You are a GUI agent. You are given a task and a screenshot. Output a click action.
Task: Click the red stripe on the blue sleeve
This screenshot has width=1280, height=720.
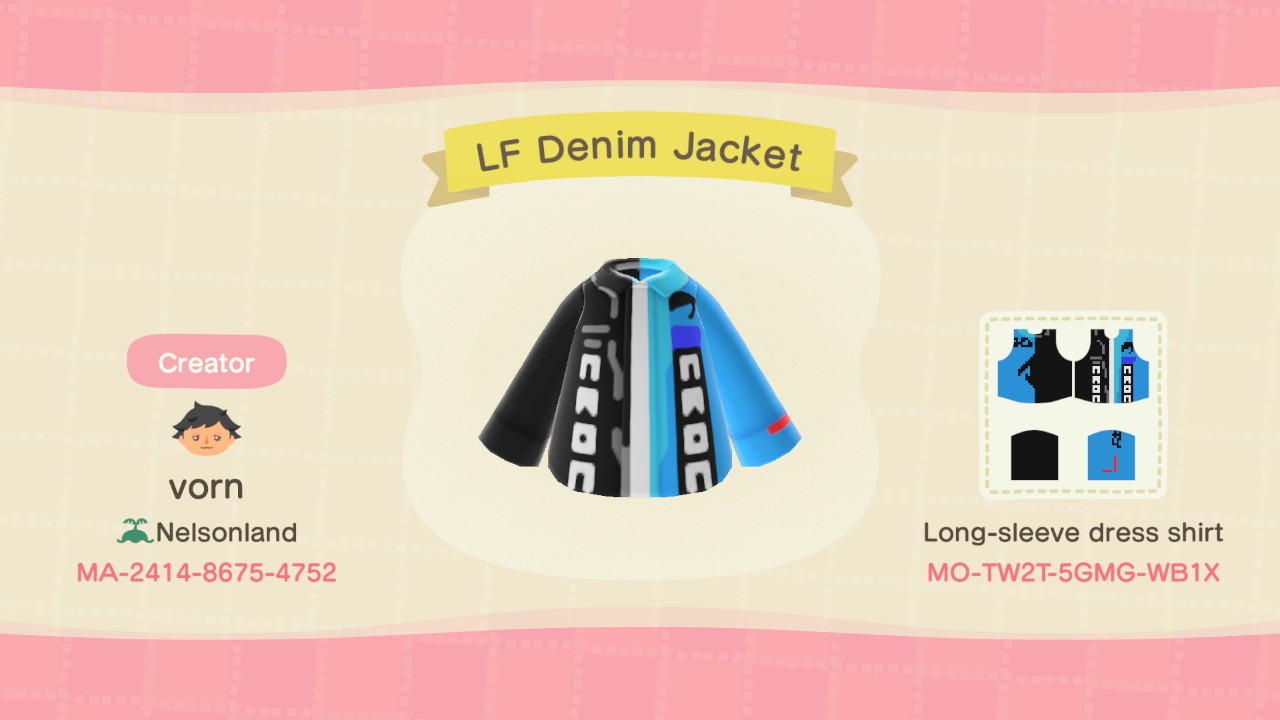pos(777,425)
